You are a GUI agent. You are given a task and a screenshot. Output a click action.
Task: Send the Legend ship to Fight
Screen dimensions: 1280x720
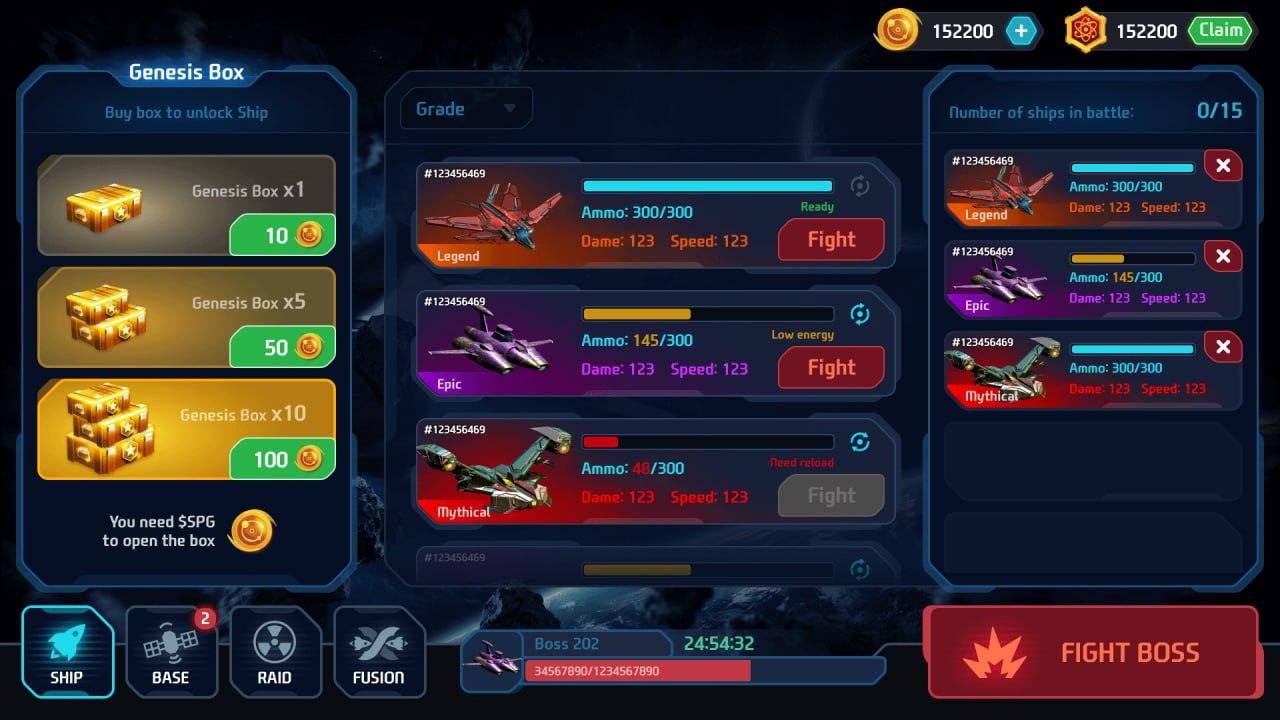831,240
